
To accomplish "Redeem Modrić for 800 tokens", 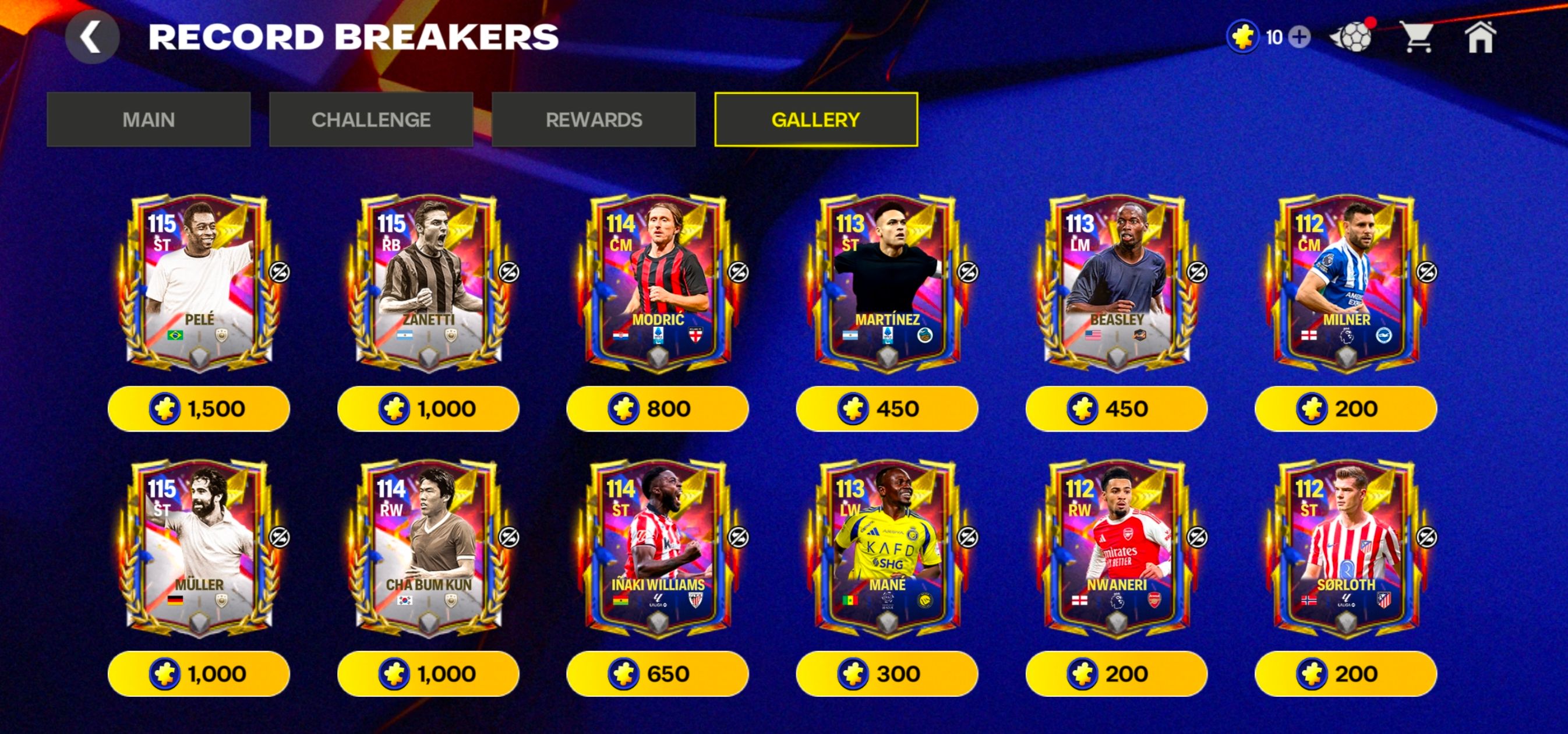I will point(658,408).
